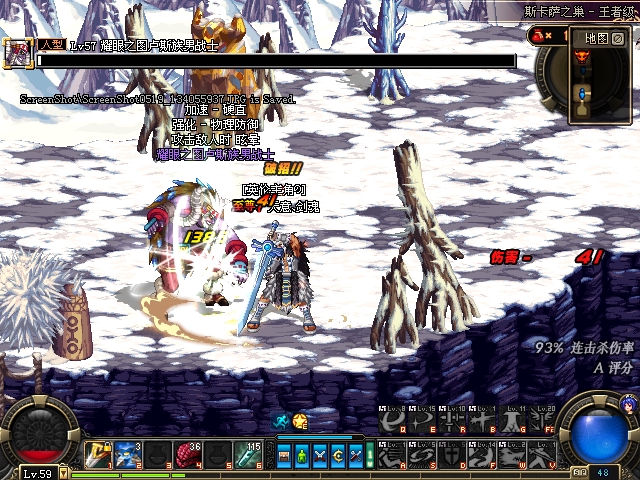Use the blue item with count 3
The image size is (640, 480).
point(127,455)
